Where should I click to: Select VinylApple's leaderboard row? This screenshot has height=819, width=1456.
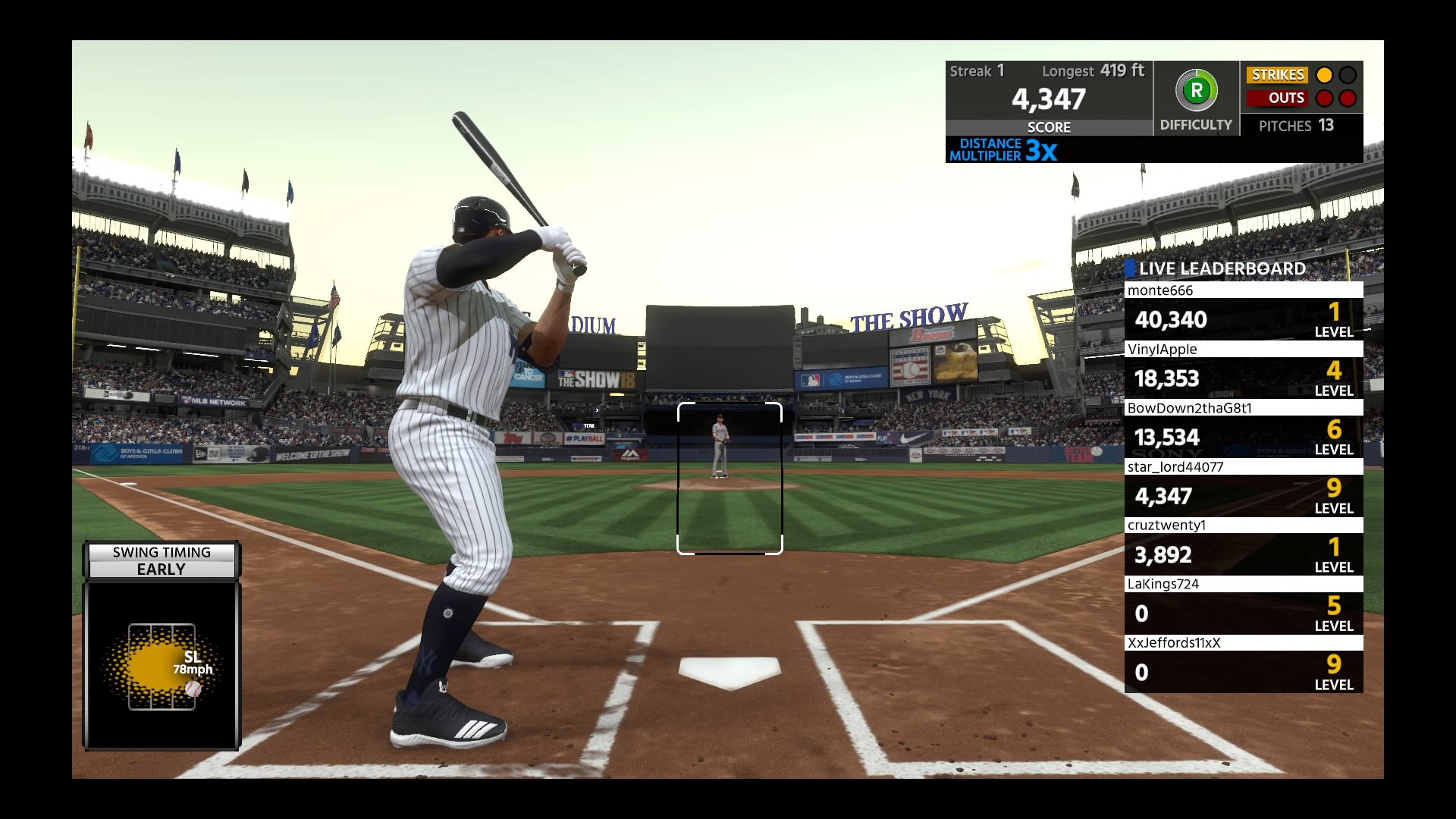1243,370
